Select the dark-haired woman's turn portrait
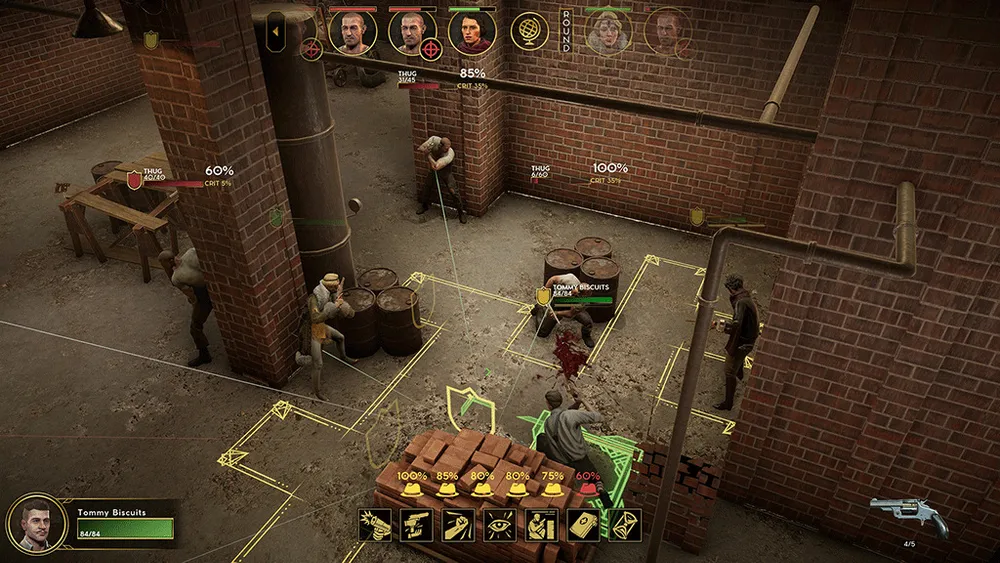The image size is (1000, 563). [472, 32]
